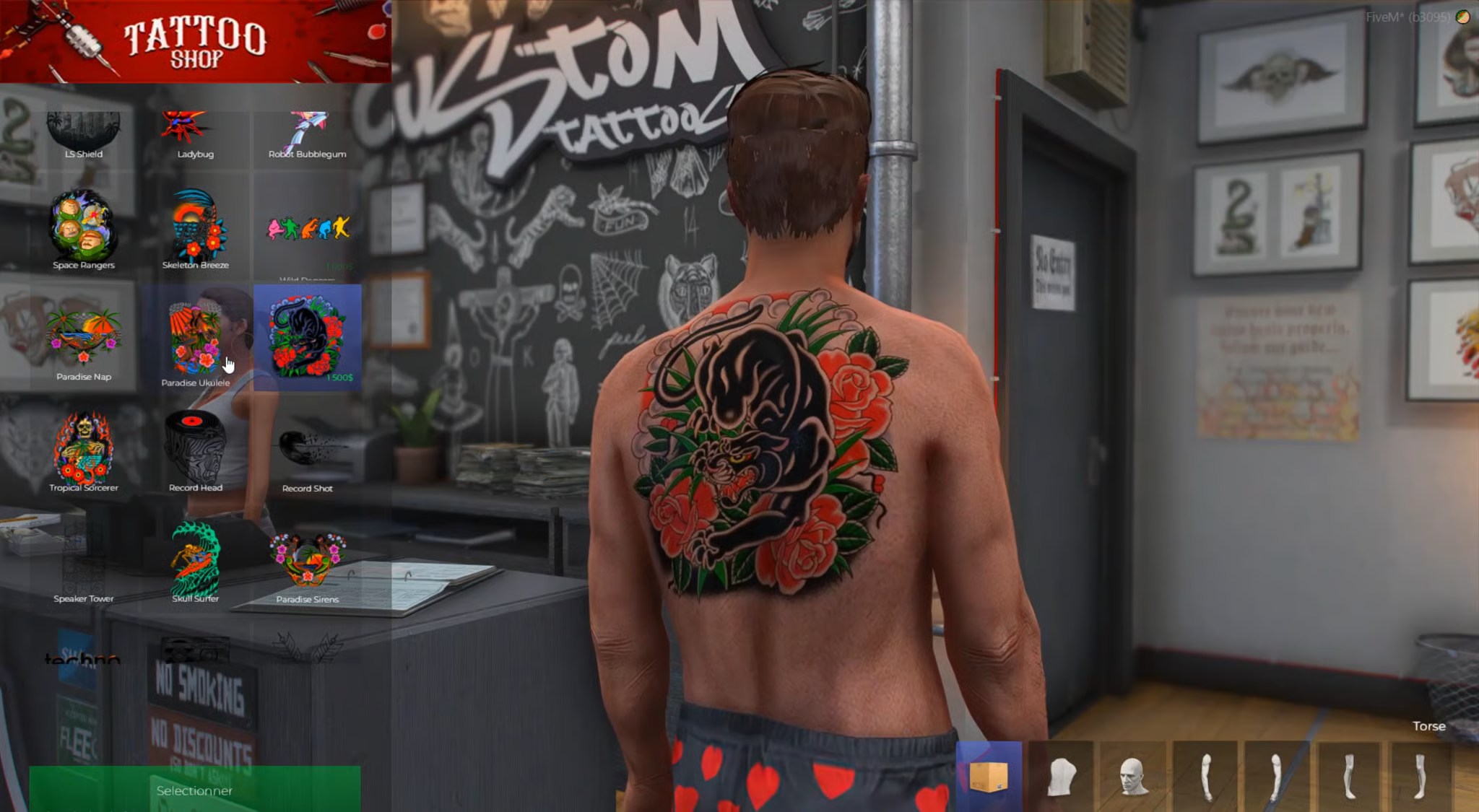Click the FiveM globe icon
Image resolution: width=1479 pixels, height=812 pixels.
1463,17
